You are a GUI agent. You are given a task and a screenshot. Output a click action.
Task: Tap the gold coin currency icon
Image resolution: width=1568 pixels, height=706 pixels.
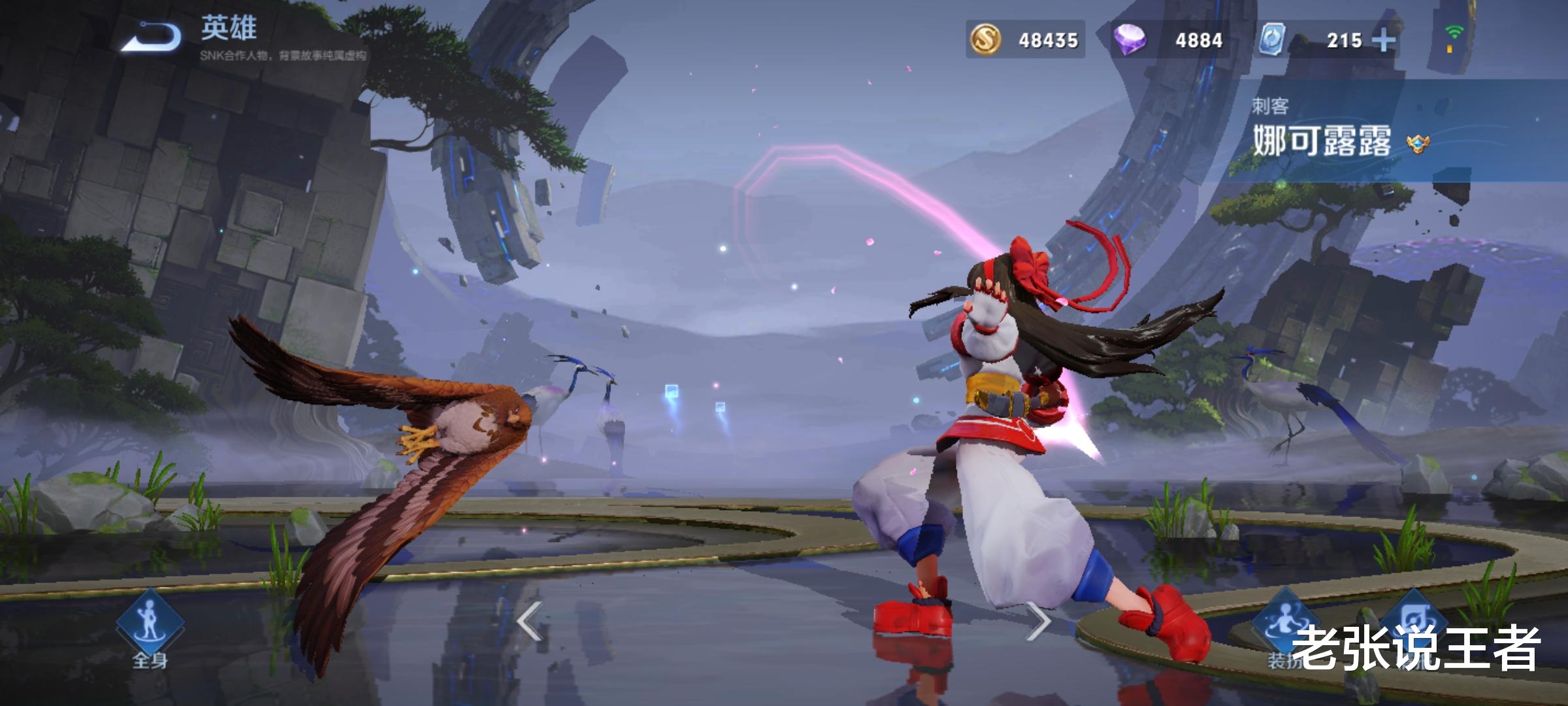(986, 40)
